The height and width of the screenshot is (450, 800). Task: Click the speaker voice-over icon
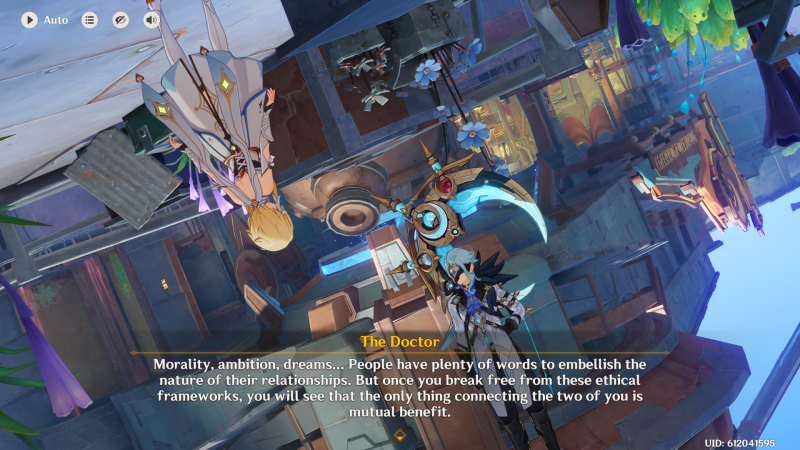[152, 20]
